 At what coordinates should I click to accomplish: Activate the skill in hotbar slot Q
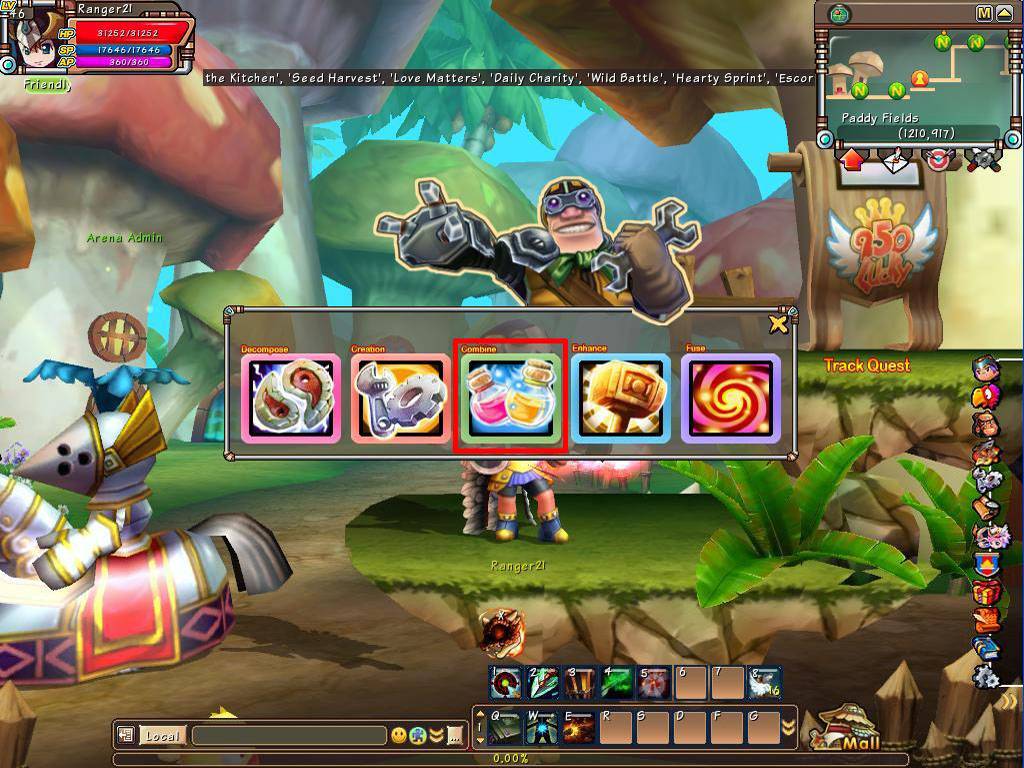pyautogui.click(x=505, y=727)
